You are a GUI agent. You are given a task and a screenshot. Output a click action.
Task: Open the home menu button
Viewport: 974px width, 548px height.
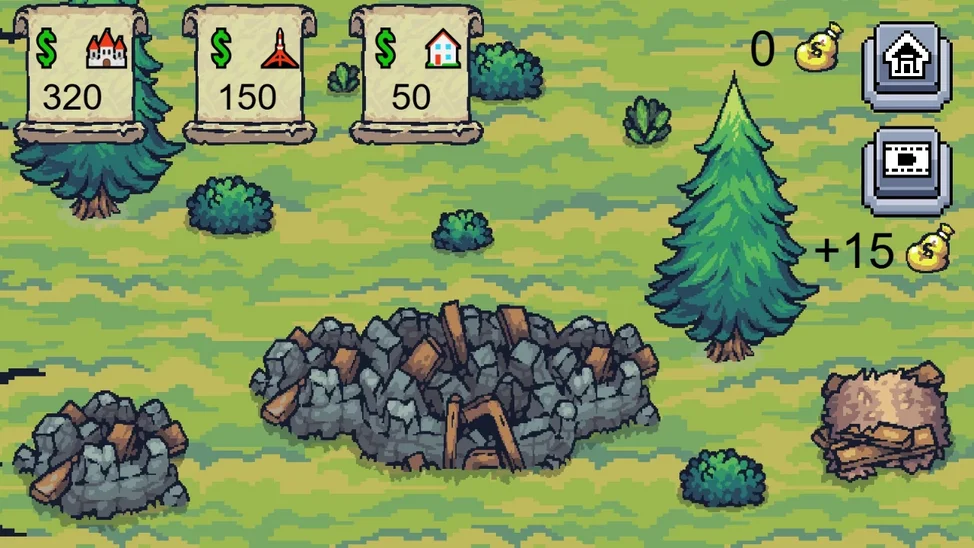pos(906,62)
